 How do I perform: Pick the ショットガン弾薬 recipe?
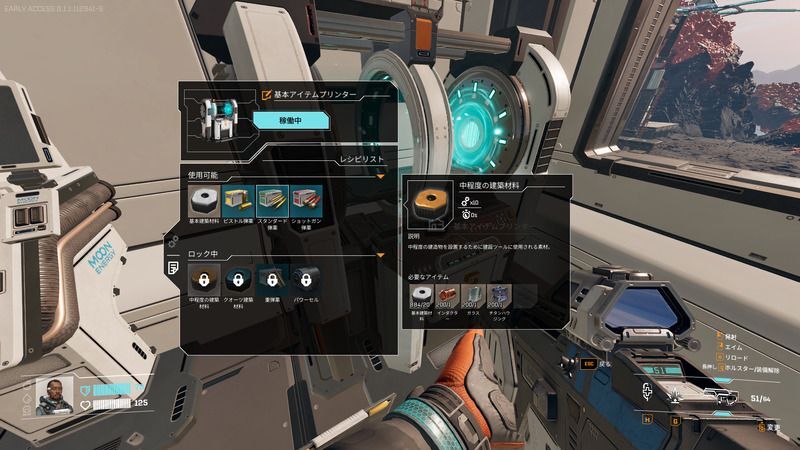(x=307, y=201)
